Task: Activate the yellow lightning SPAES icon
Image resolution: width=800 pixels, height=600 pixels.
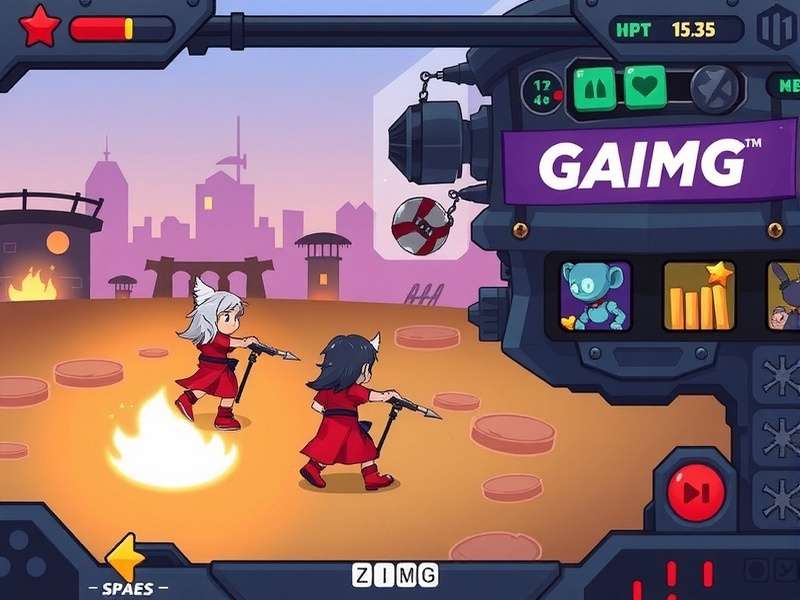Action: pos(127,556)
